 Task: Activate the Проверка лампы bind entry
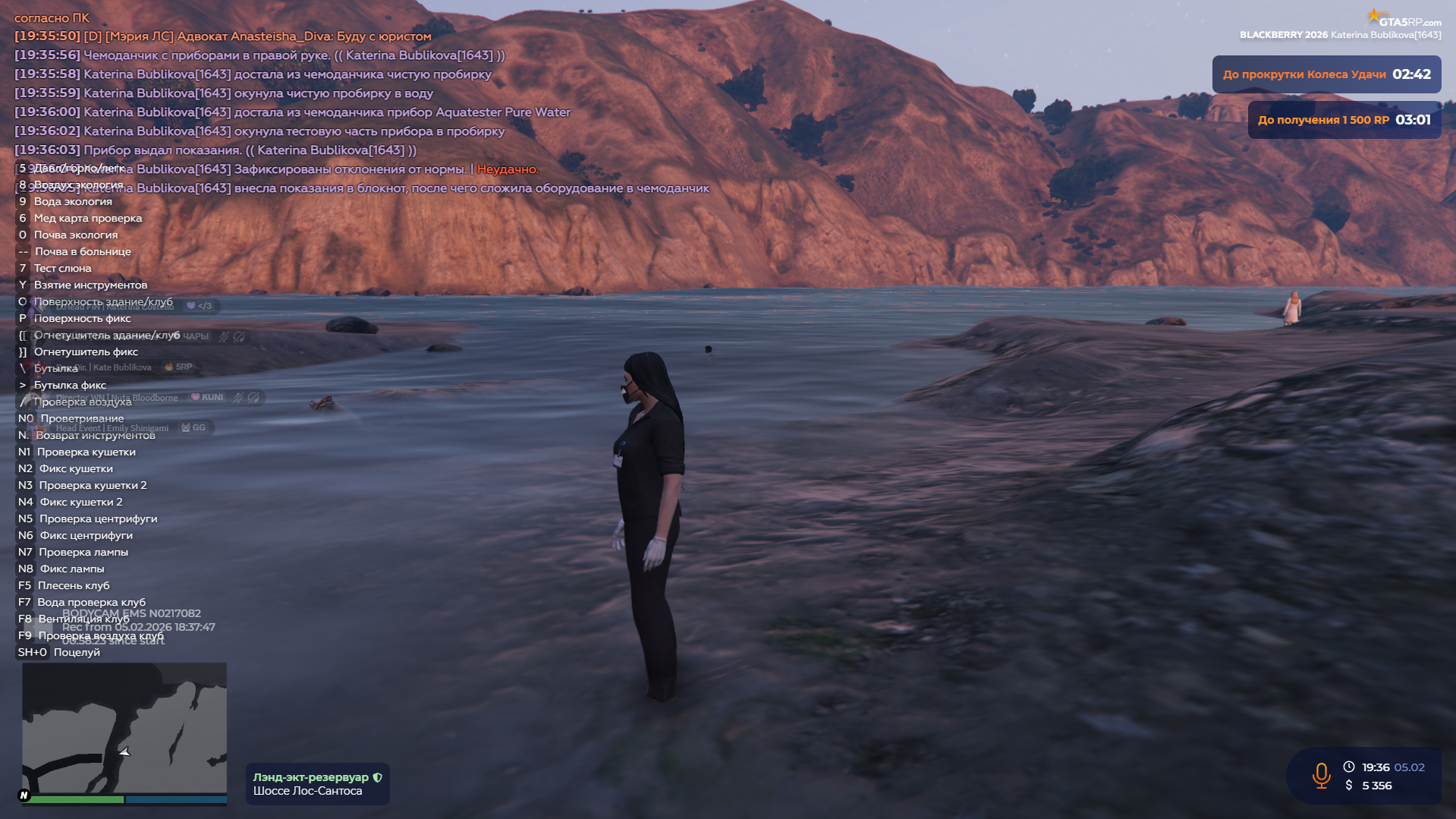pyautogui.click(x=83, y=552)
